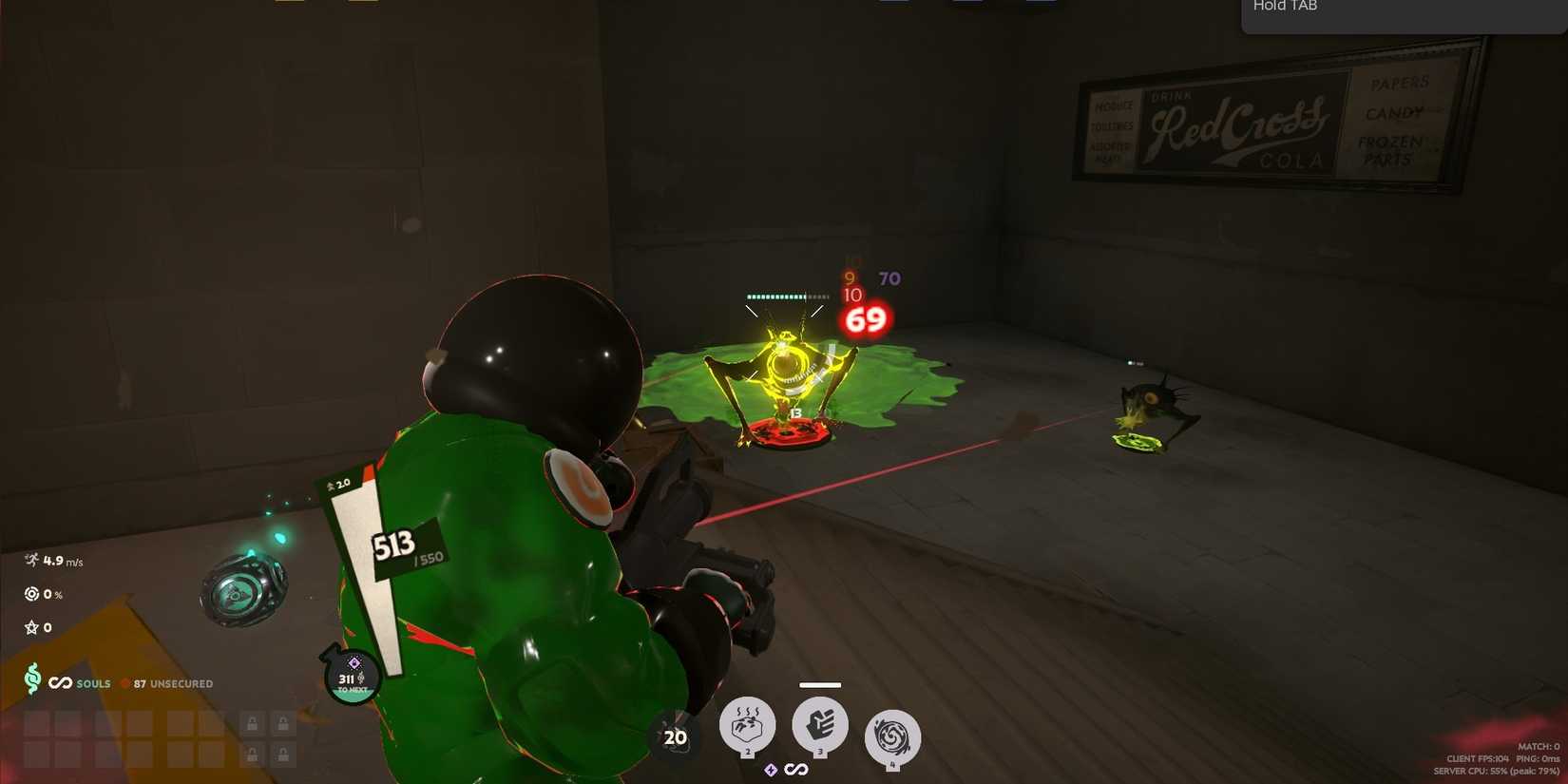Image resolution: width=1568 pixels, height=784 pixels.
Task: Click the crosshair accuracy icon at 0%
Action: 29,594
